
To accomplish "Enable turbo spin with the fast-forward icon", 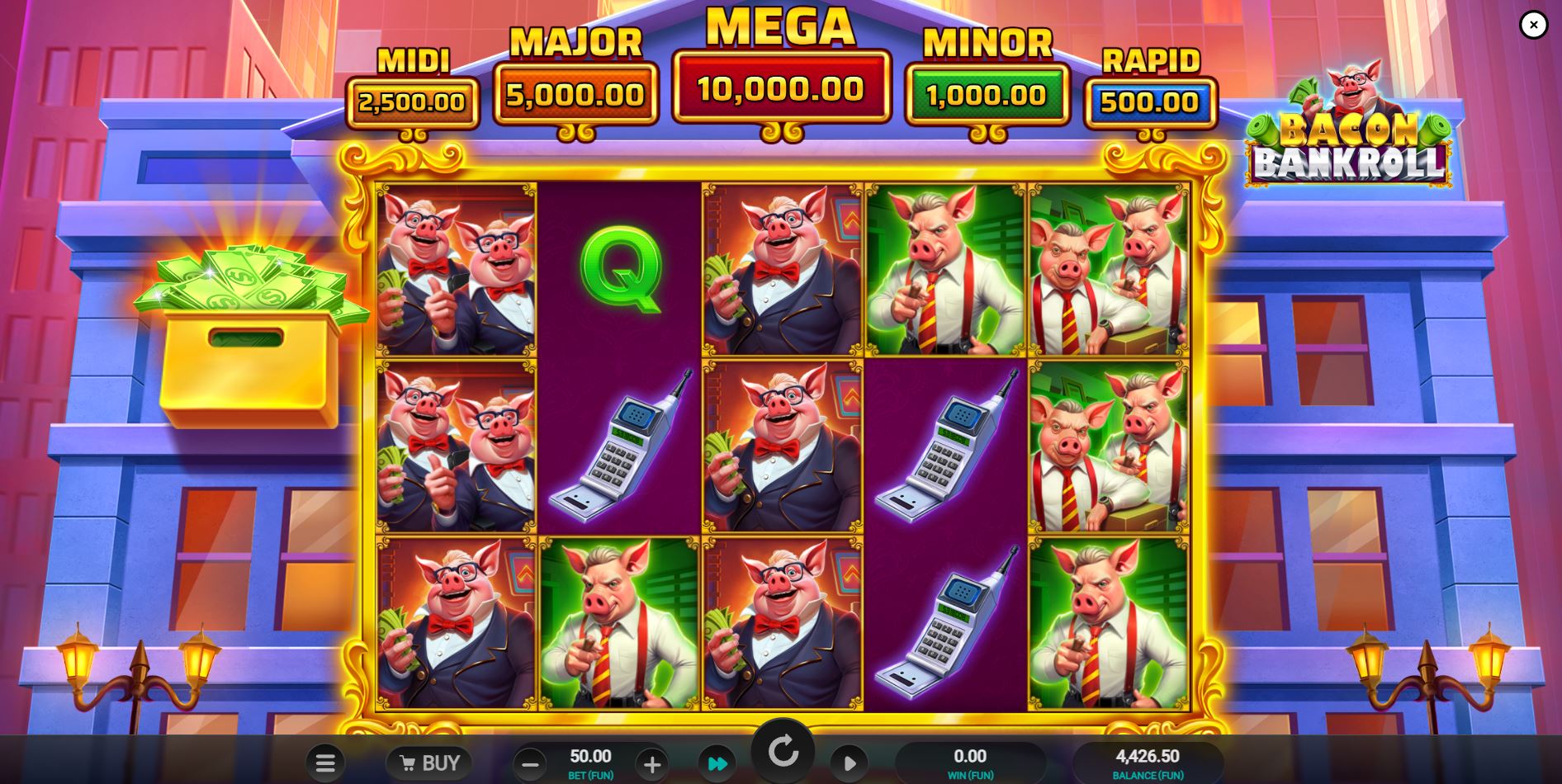I will click(717, 762).
